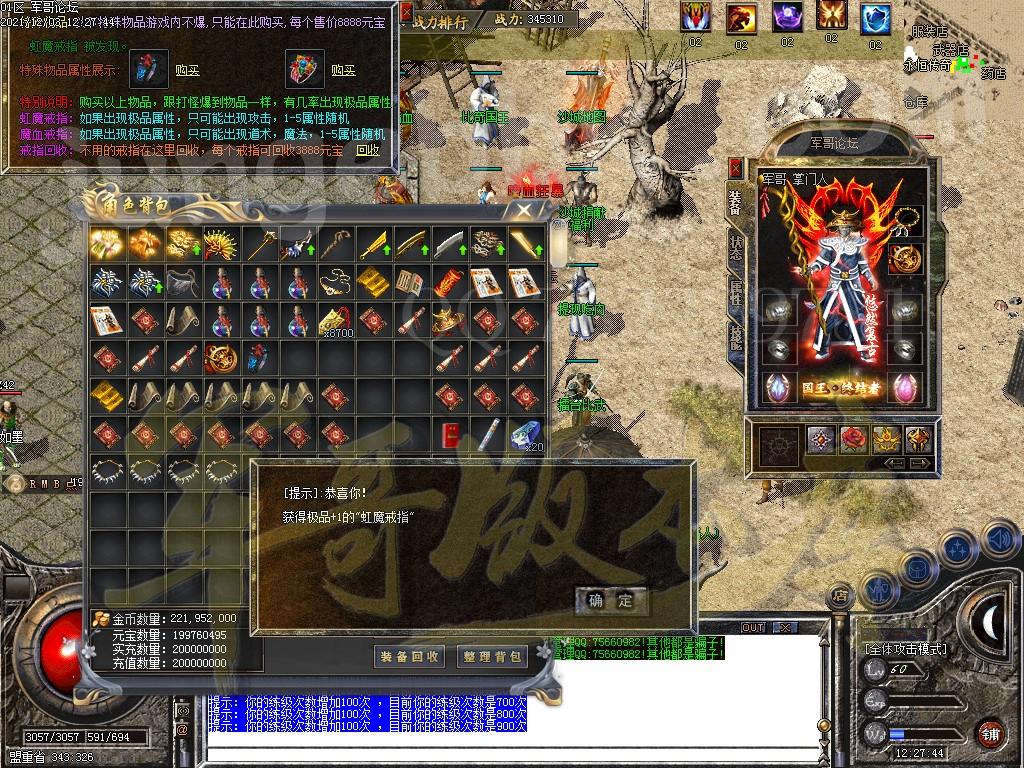The width and height of the screenshot is (1024, 768).
Task: Buy the second special ring with 购买
Action: tap(343, 70)
